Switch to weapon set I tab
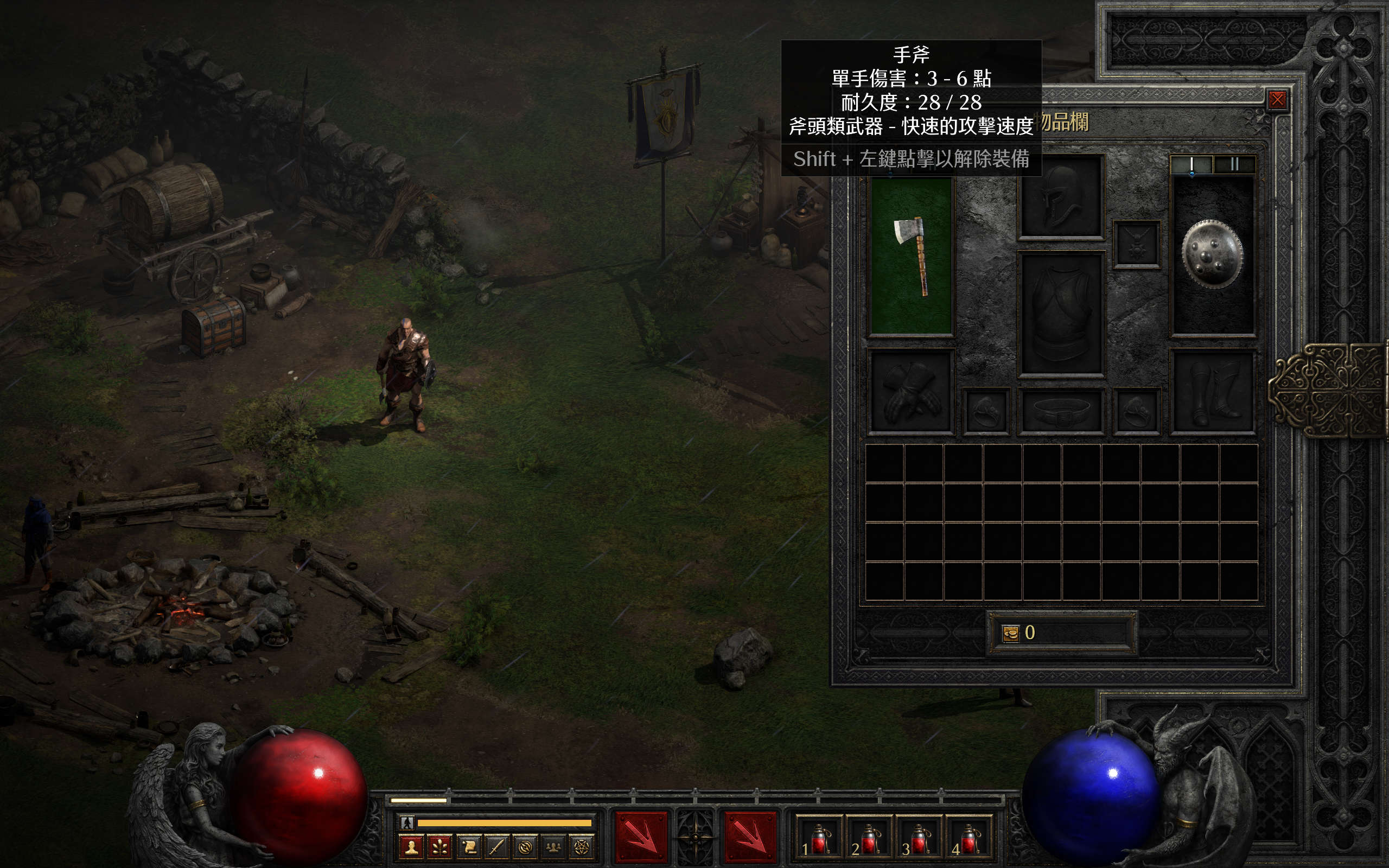Screen dimensions: 1389x868 coord(1192,165)
